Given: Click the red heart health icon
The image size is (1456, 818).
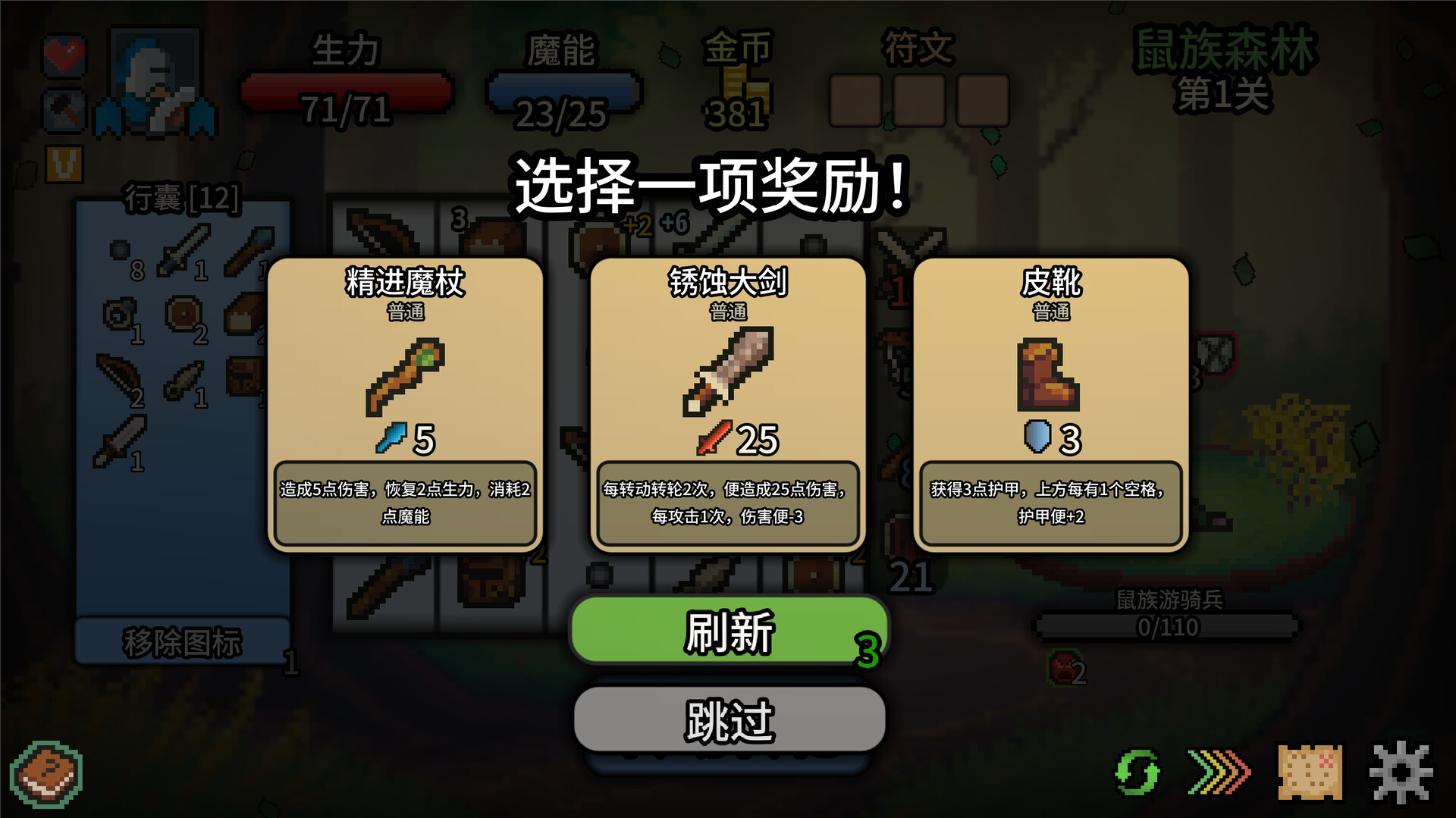Looking at the screenshot, I should [x=64, y=55].
